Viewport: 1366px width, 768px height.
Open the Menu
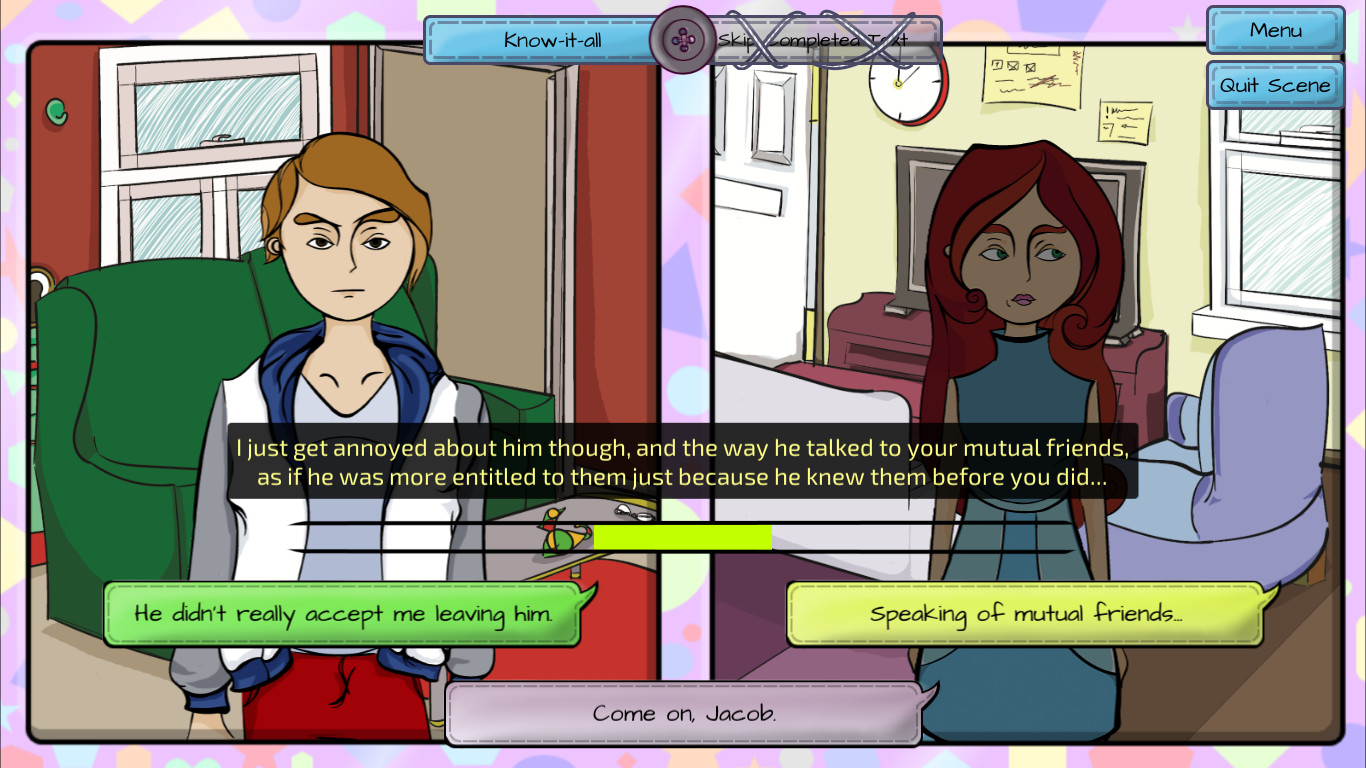point(1274,30)
